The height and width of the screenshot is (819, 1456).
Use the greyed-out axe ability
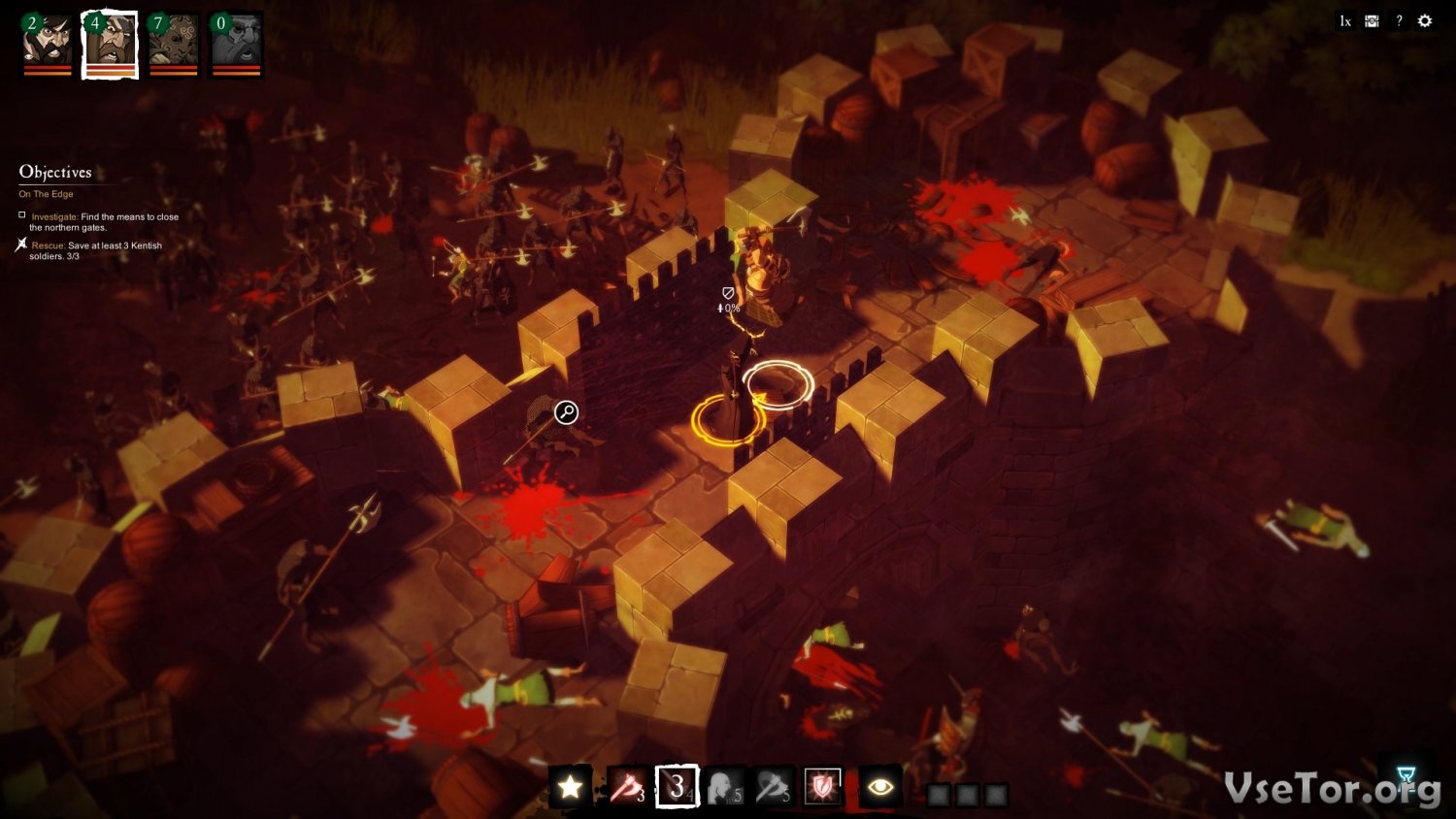[x=773, y=786]
